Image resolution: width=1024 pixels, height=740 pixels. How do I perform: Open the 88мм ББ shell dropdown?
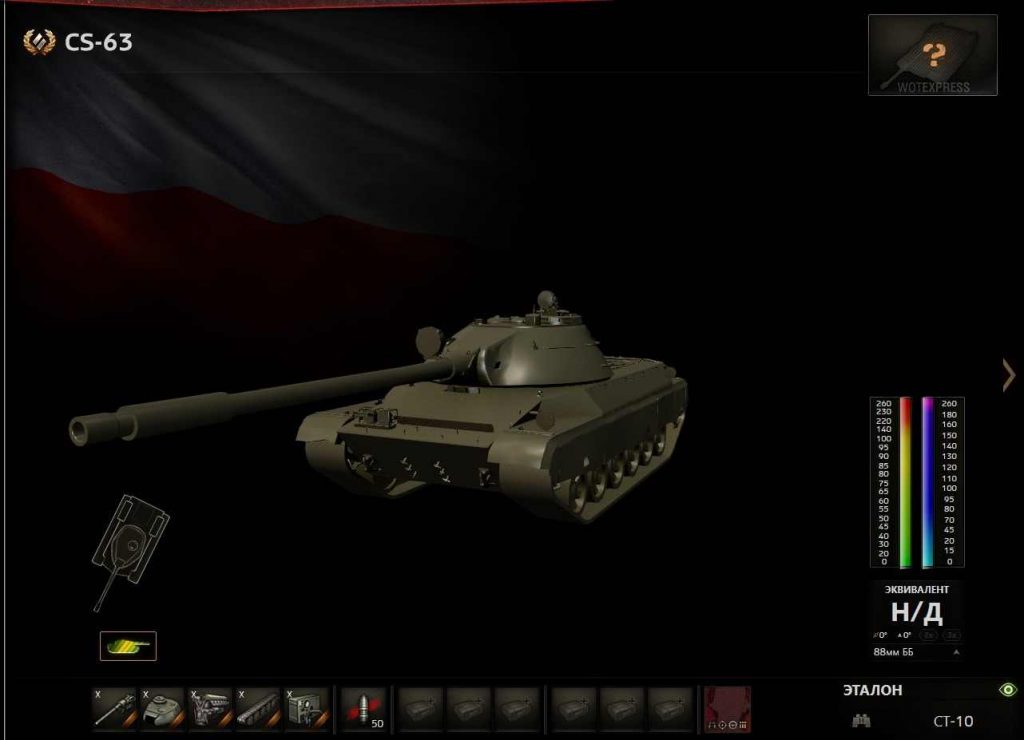pos(915,652)
